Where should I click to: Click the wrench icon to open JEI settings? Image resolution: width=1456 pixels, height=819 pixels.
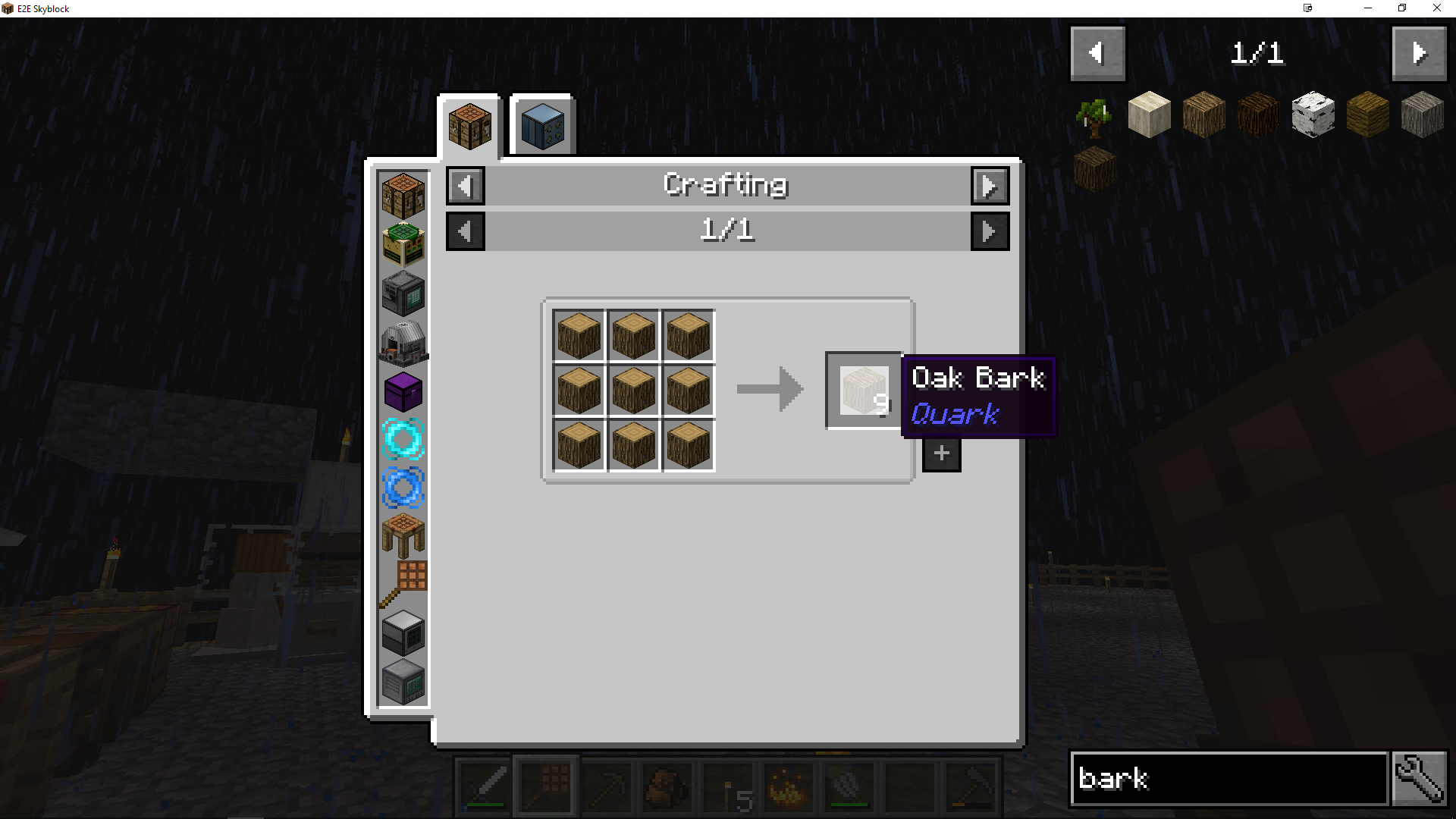(1421, 778)
